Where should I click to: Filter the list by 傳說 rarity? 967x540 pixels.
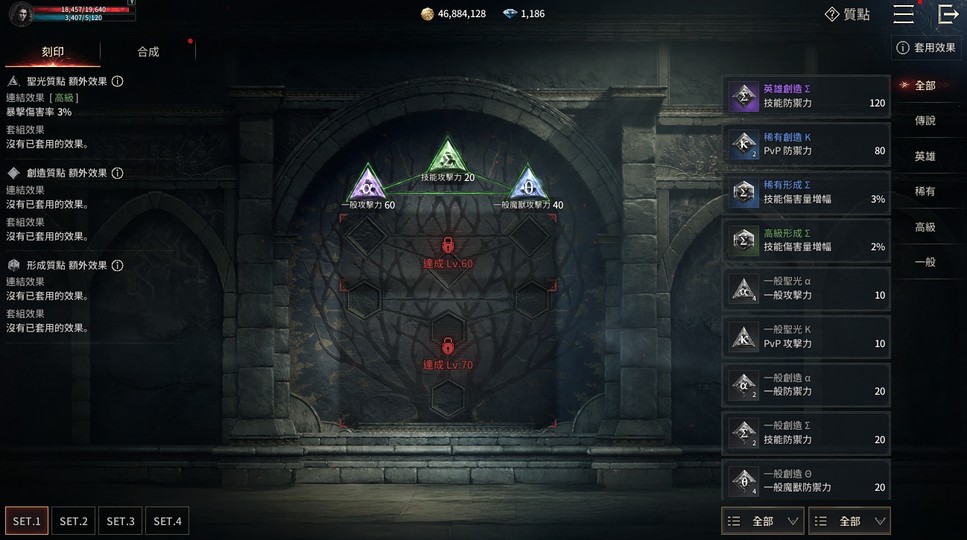925,120
